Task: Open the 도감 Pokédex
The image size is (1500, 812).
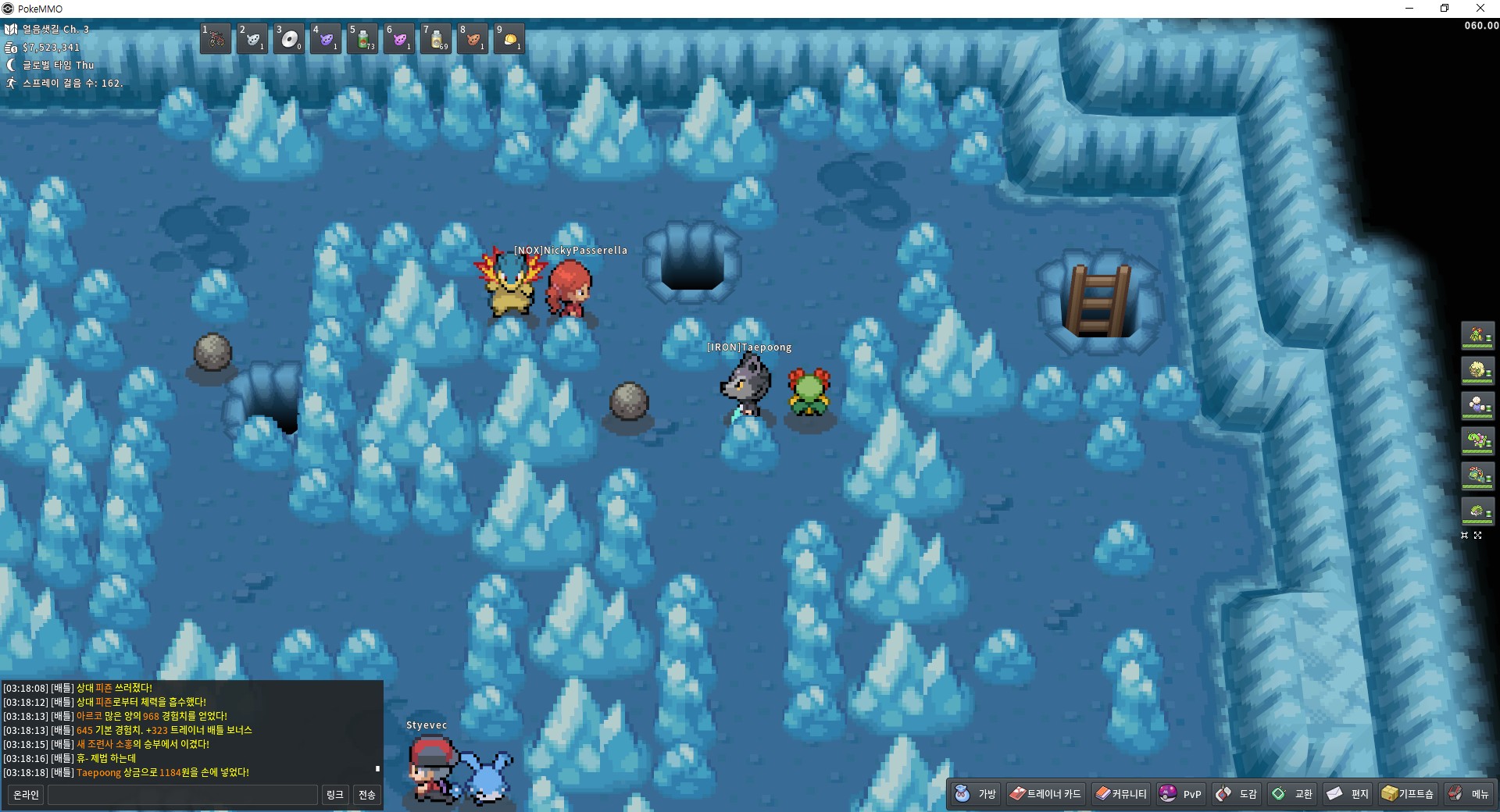Action: pos(1237,794)
